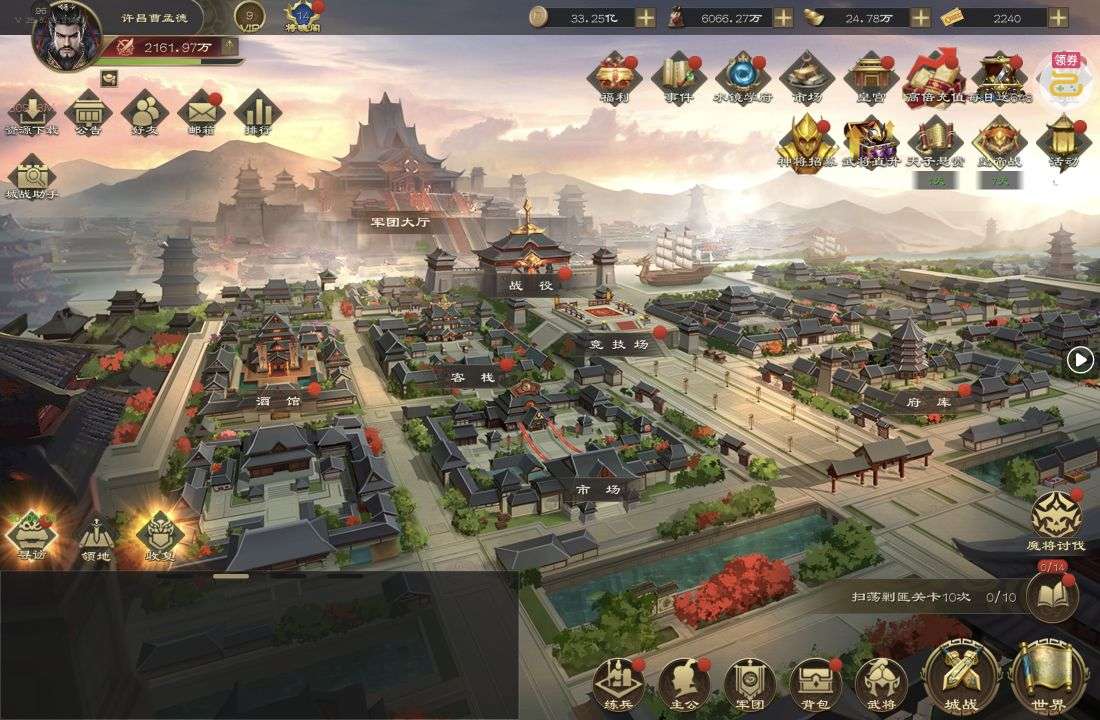Open the 皇宫 palace icon
The height and width of the screenshot is (720, 1100).
coord(870,75)
